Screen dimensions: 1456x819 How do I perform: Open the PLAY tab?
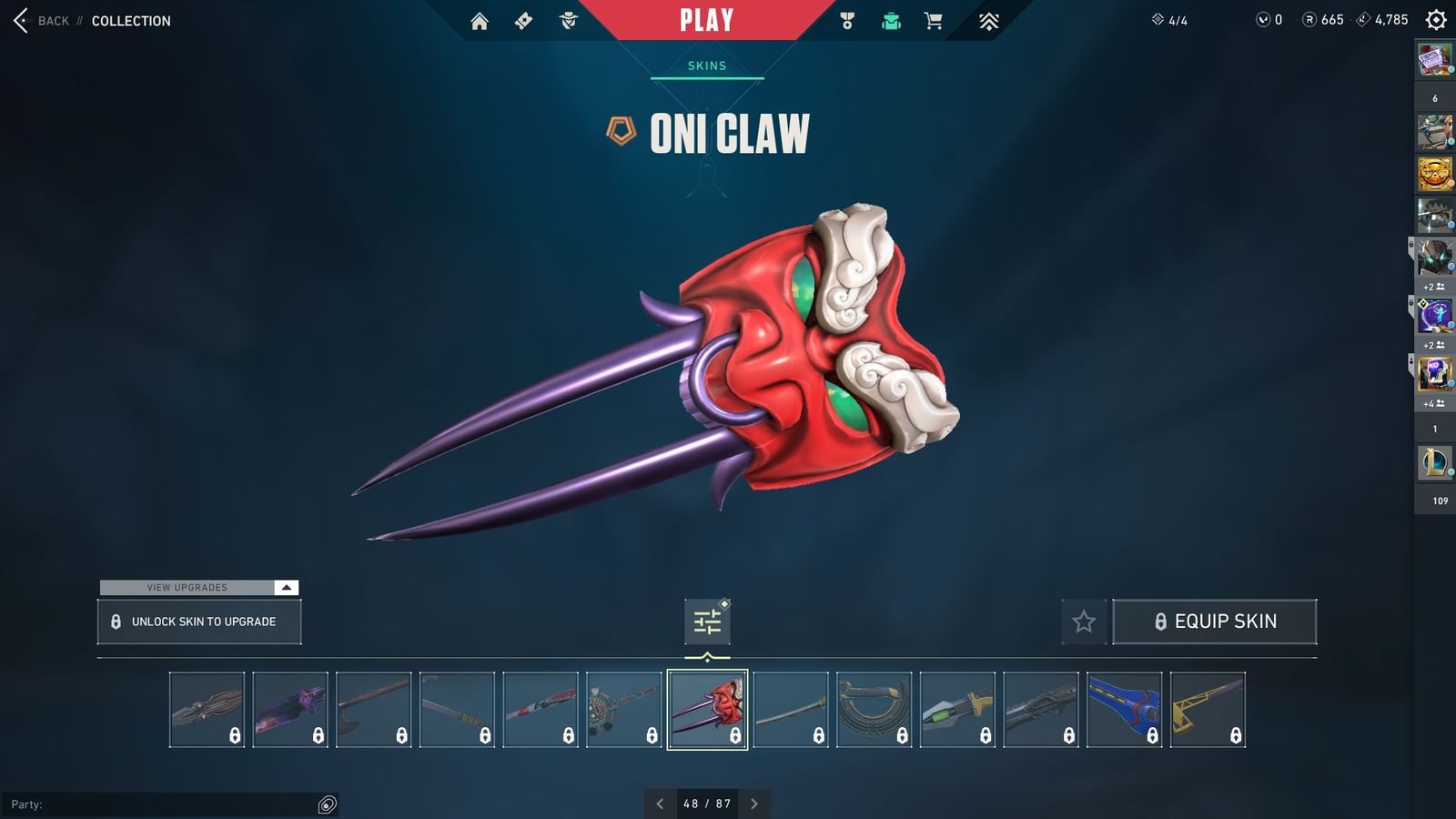point(705,19)
